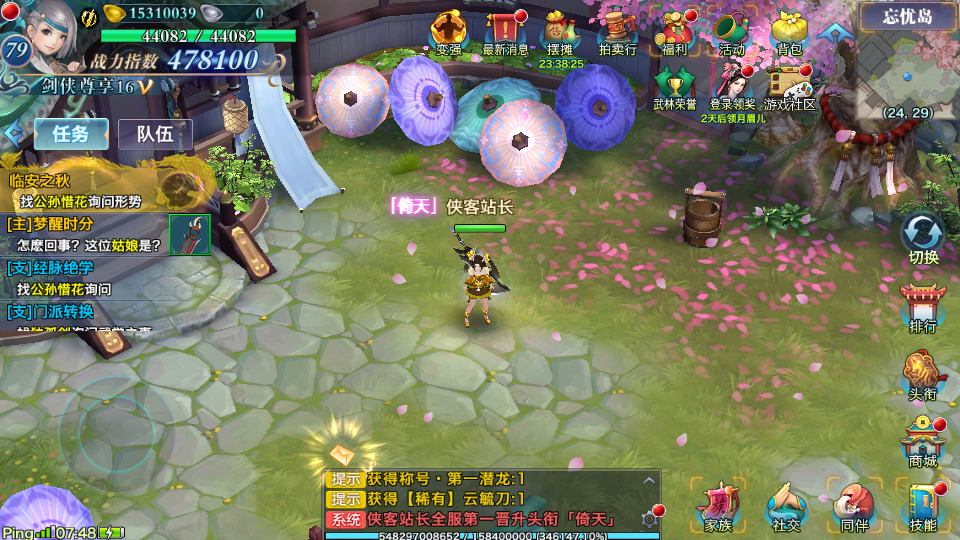The width and height of the screenshot is (960, 540).
Task: Open the 头衔 title menu
Action: click(x=923, y=374)
